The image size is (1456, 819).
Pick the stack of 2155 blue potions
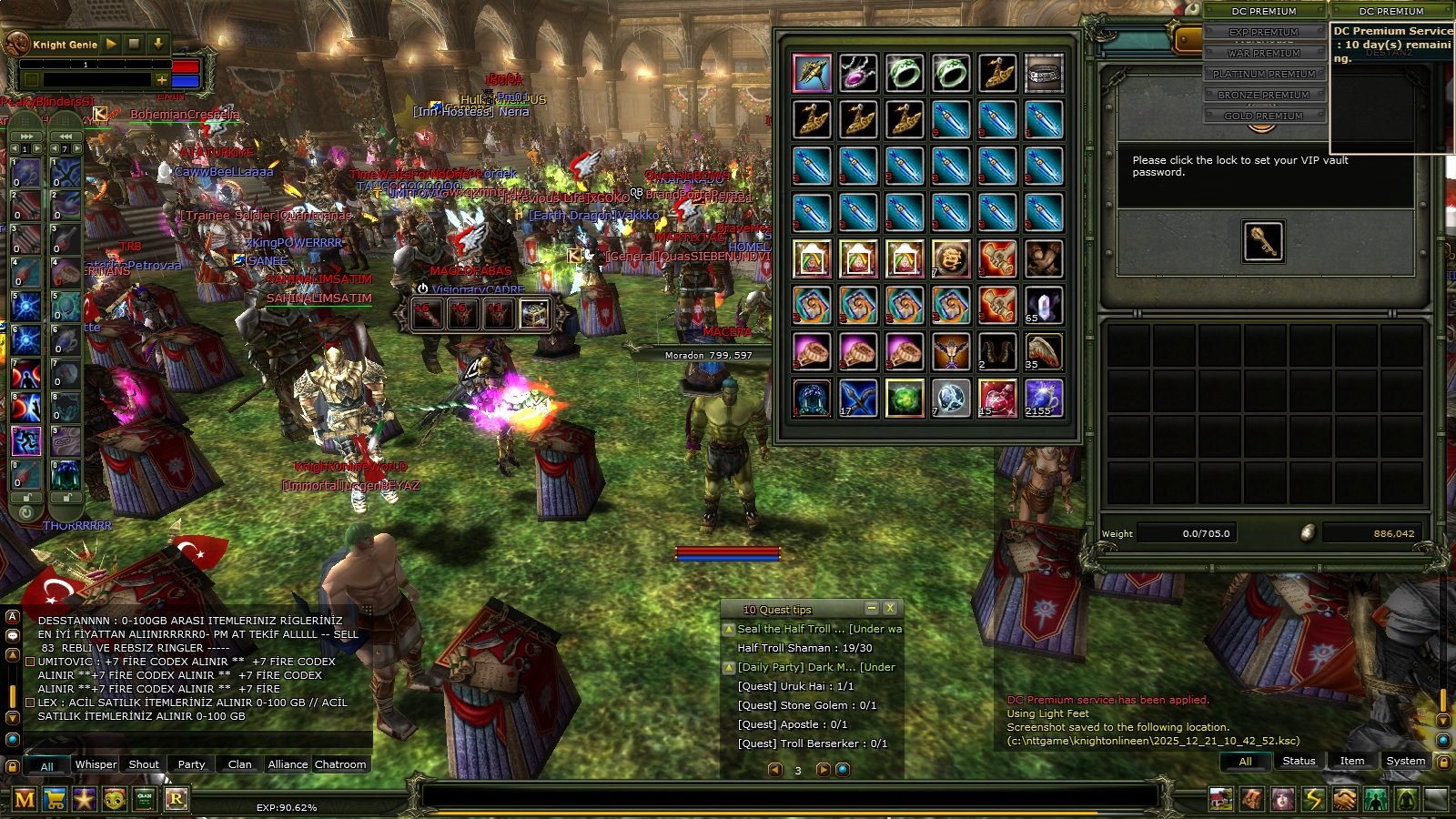tap(1044, 398)
